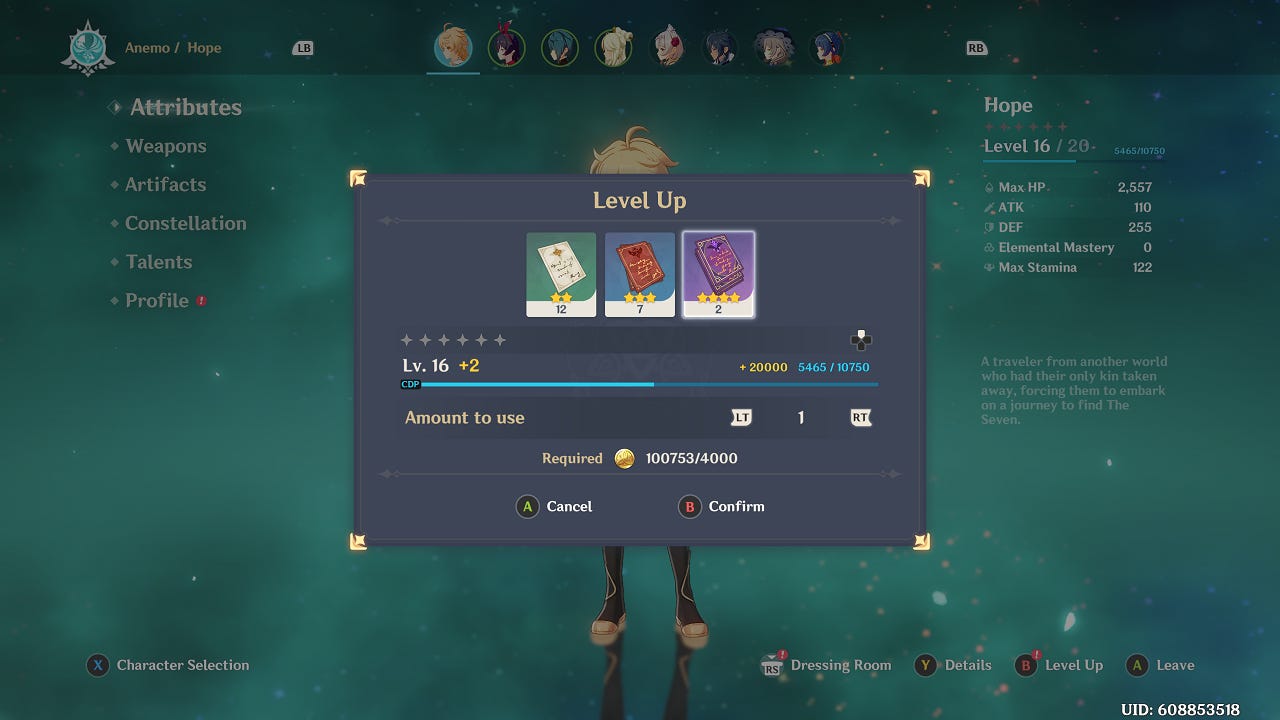The height and width of the screenshot is (720, 1280).
Task: Select the blonde Traveler portrait
Action: pyautogui.click(x=453, y=47)
